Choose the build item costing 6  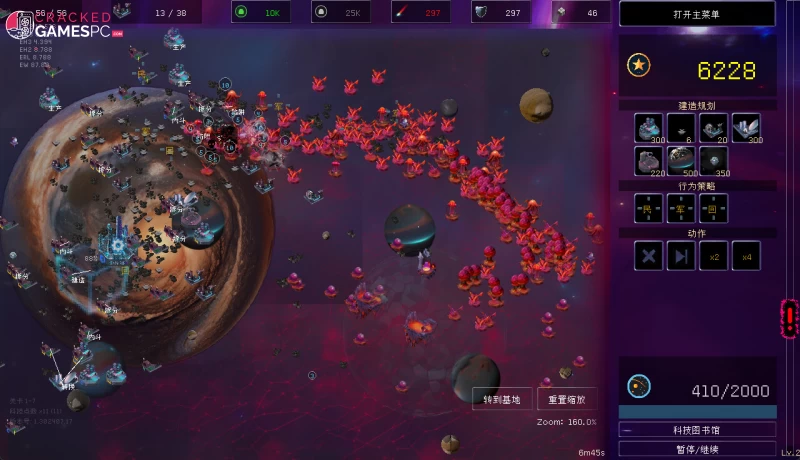click(681, 127)
